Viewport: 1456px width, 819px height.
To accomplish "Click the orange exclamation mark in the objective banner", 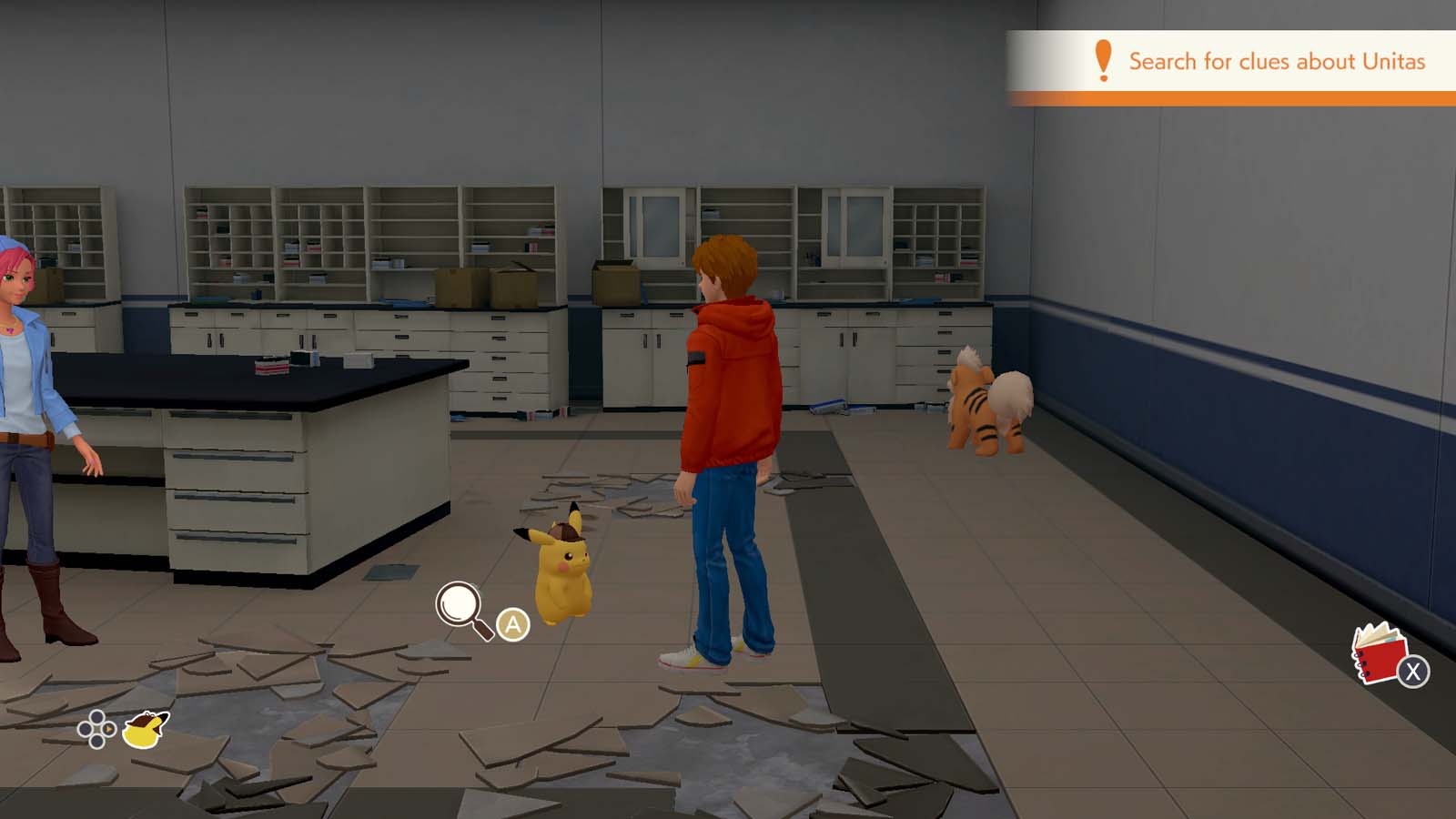I will [x=1102, y=61].
